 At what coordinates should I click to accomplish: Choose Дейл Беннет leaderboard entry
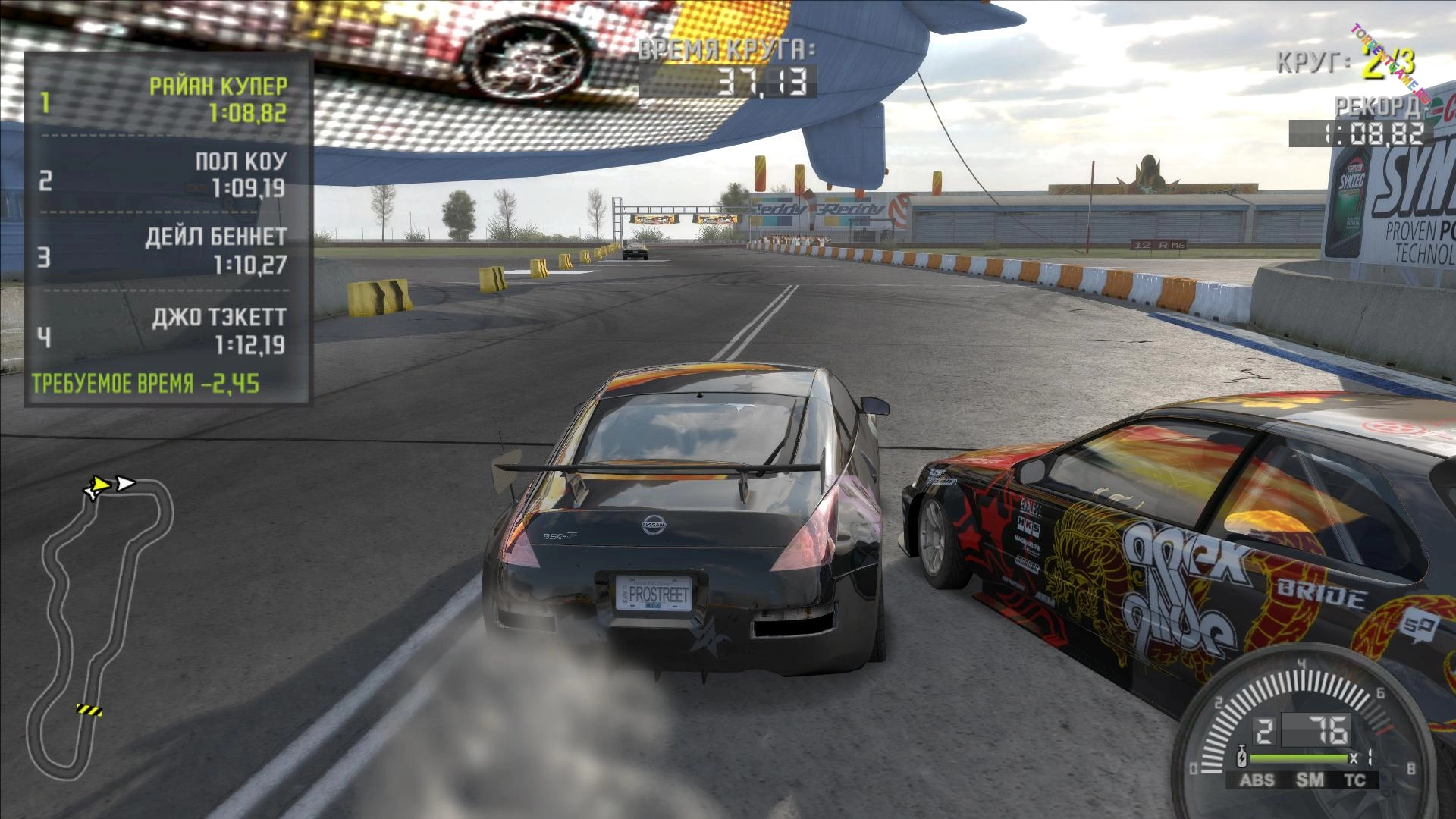point(167,251)
